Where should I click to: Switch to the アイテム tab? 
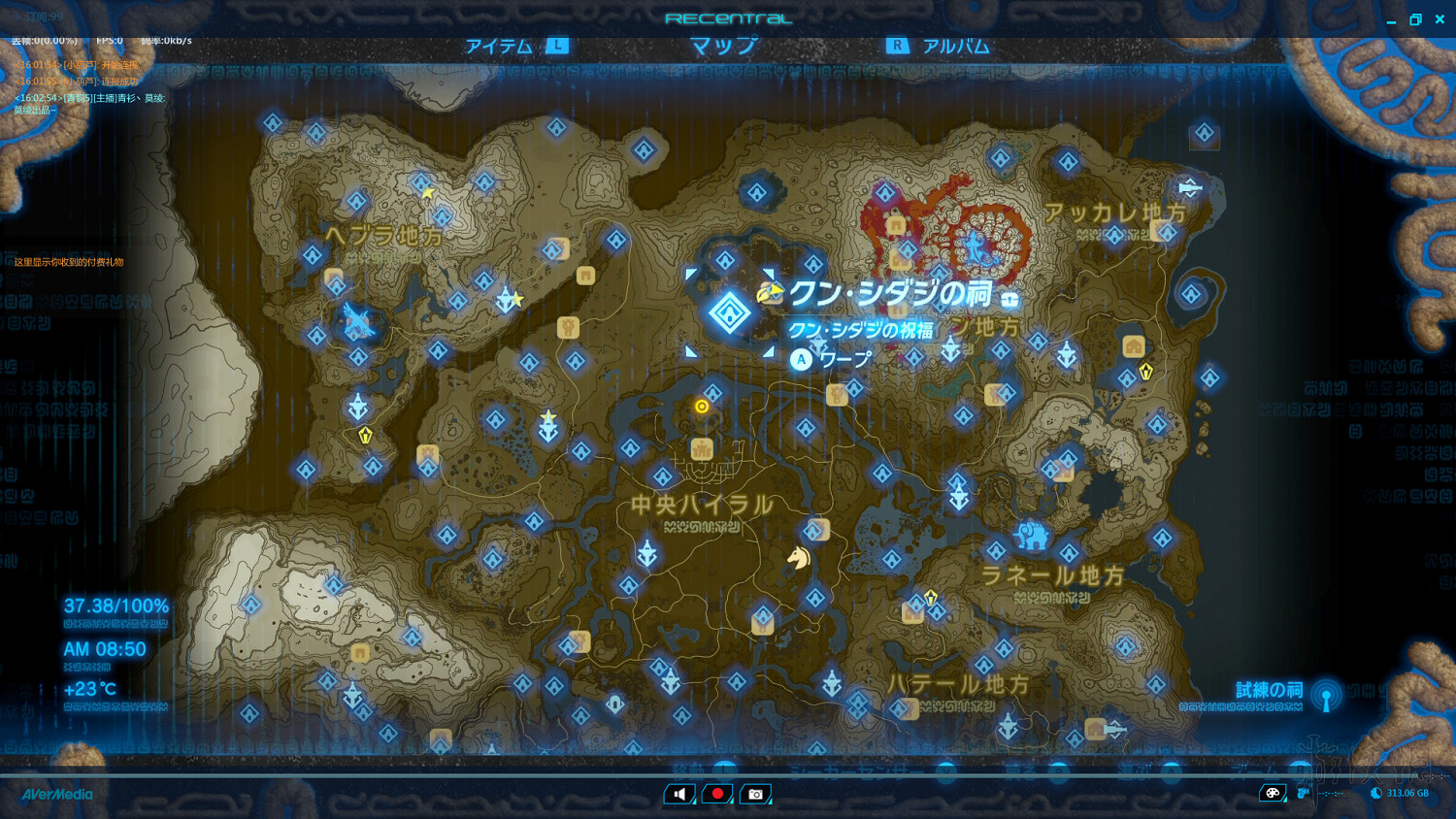point(498,45)
